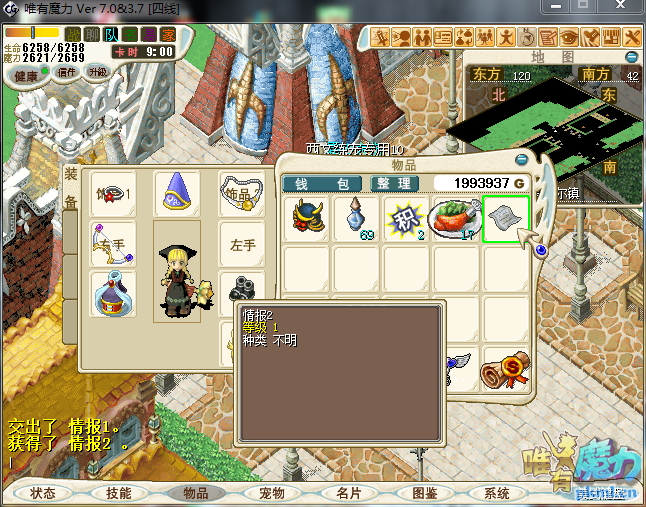Select the equipped purple potion bottle slot

[x=110, y=295]
